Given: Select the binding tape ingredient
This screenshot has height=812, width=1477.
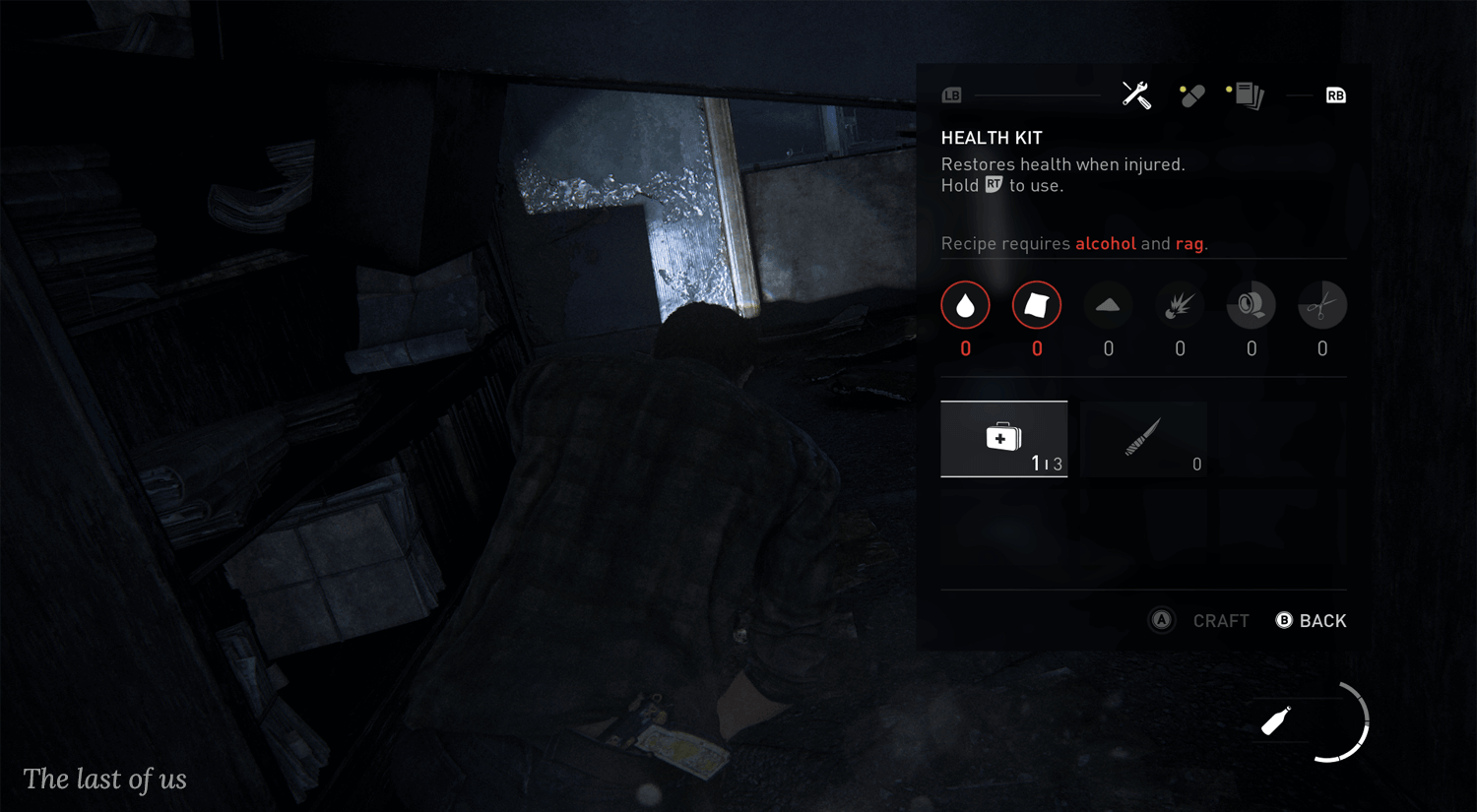Looking at the screenshot, I should [x=1251, y=306].
